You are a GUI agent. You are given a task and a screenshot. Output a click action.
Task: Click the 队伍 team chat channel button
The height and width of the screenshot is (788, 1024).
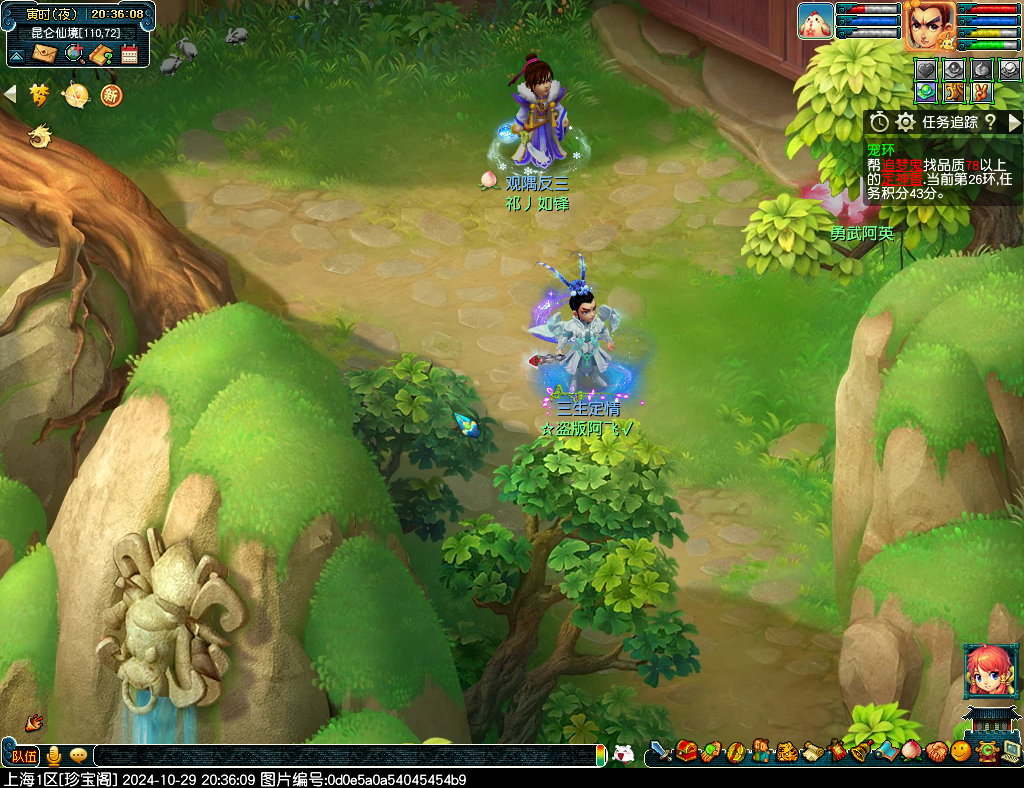pos(25,755)
